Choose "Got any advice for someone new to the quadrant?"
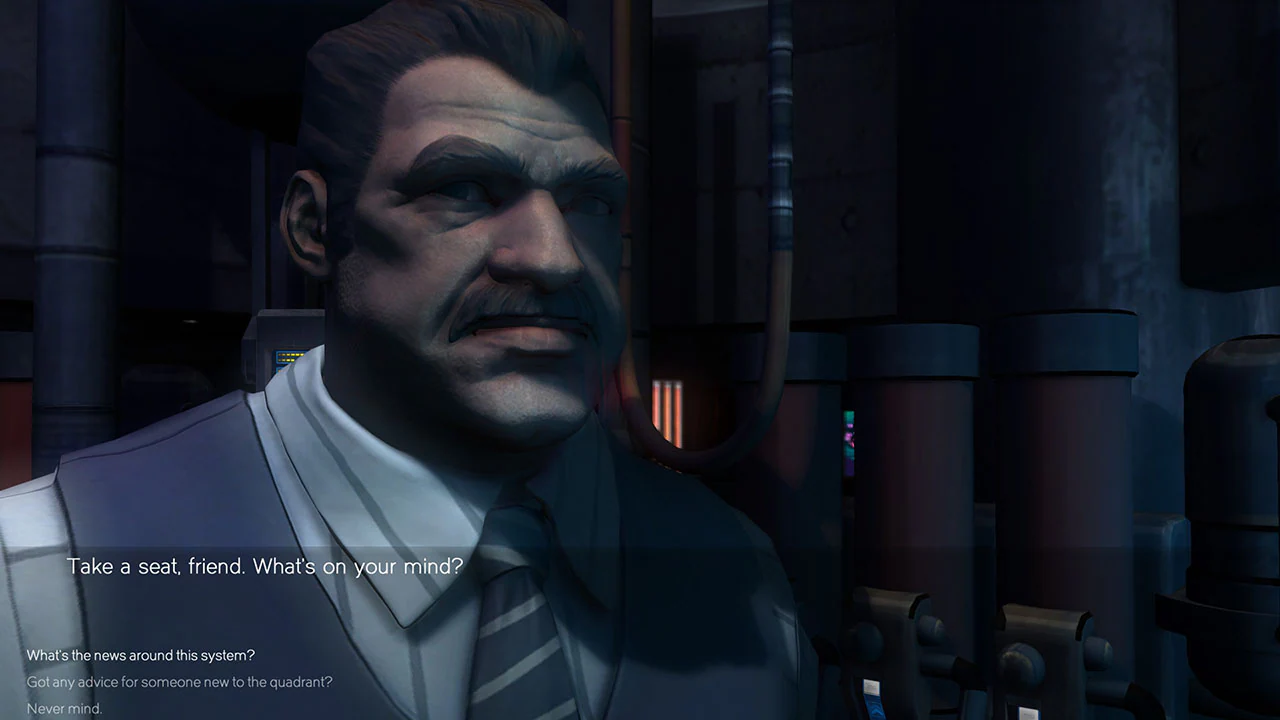This screenshot has height=720, width=1280. tap(180, 682)
